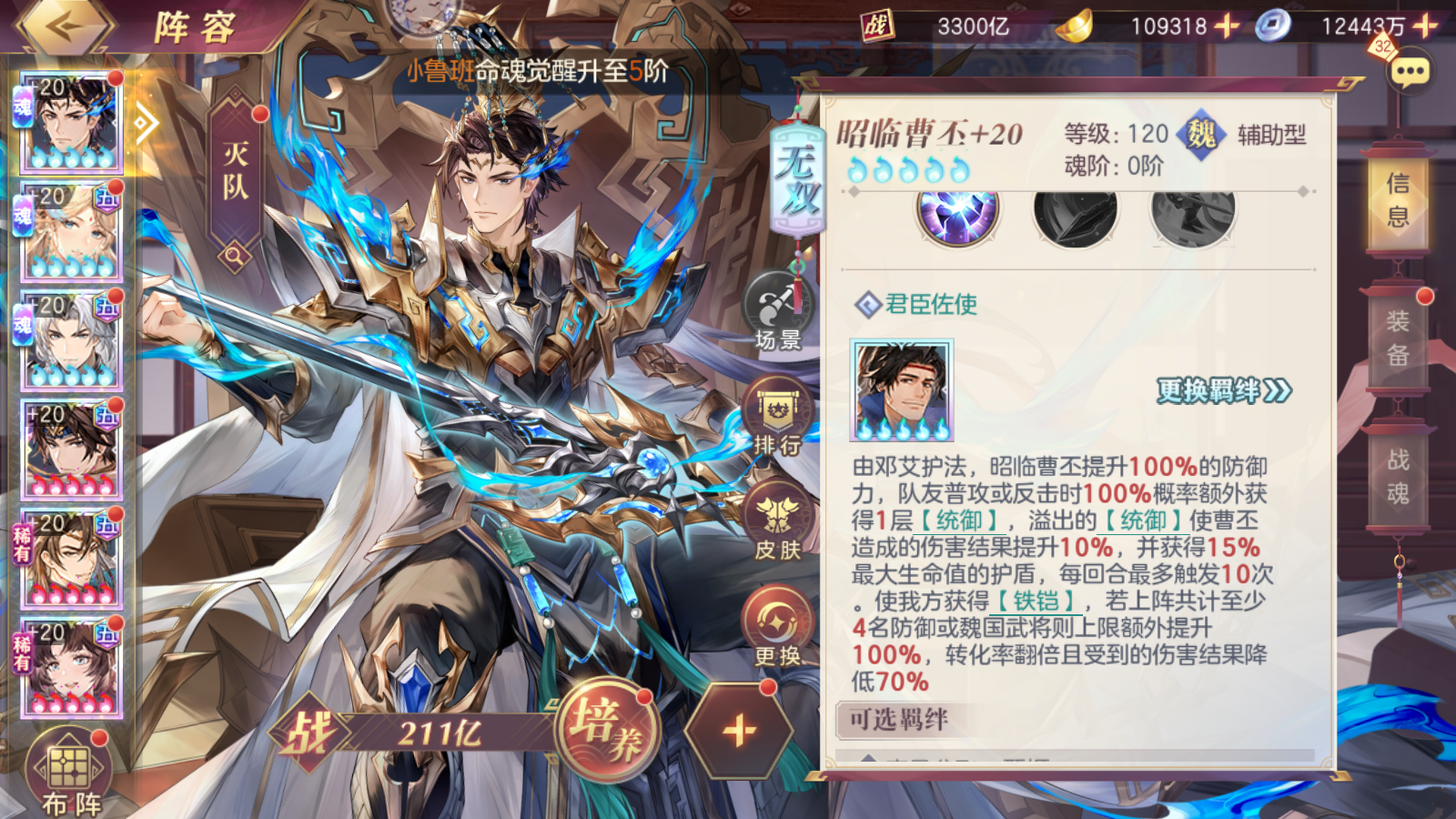
Task: Select the purple lightning skill icon
Action: 957,216
